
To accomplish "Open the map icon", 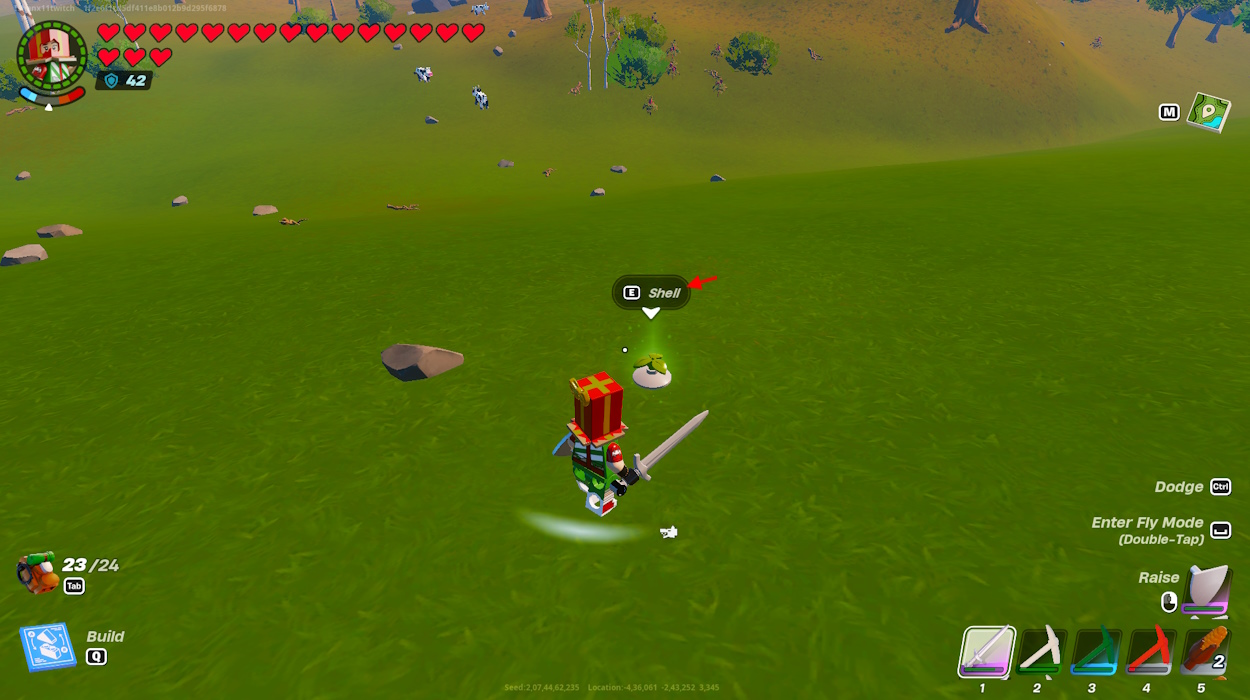I will 1208,112.
